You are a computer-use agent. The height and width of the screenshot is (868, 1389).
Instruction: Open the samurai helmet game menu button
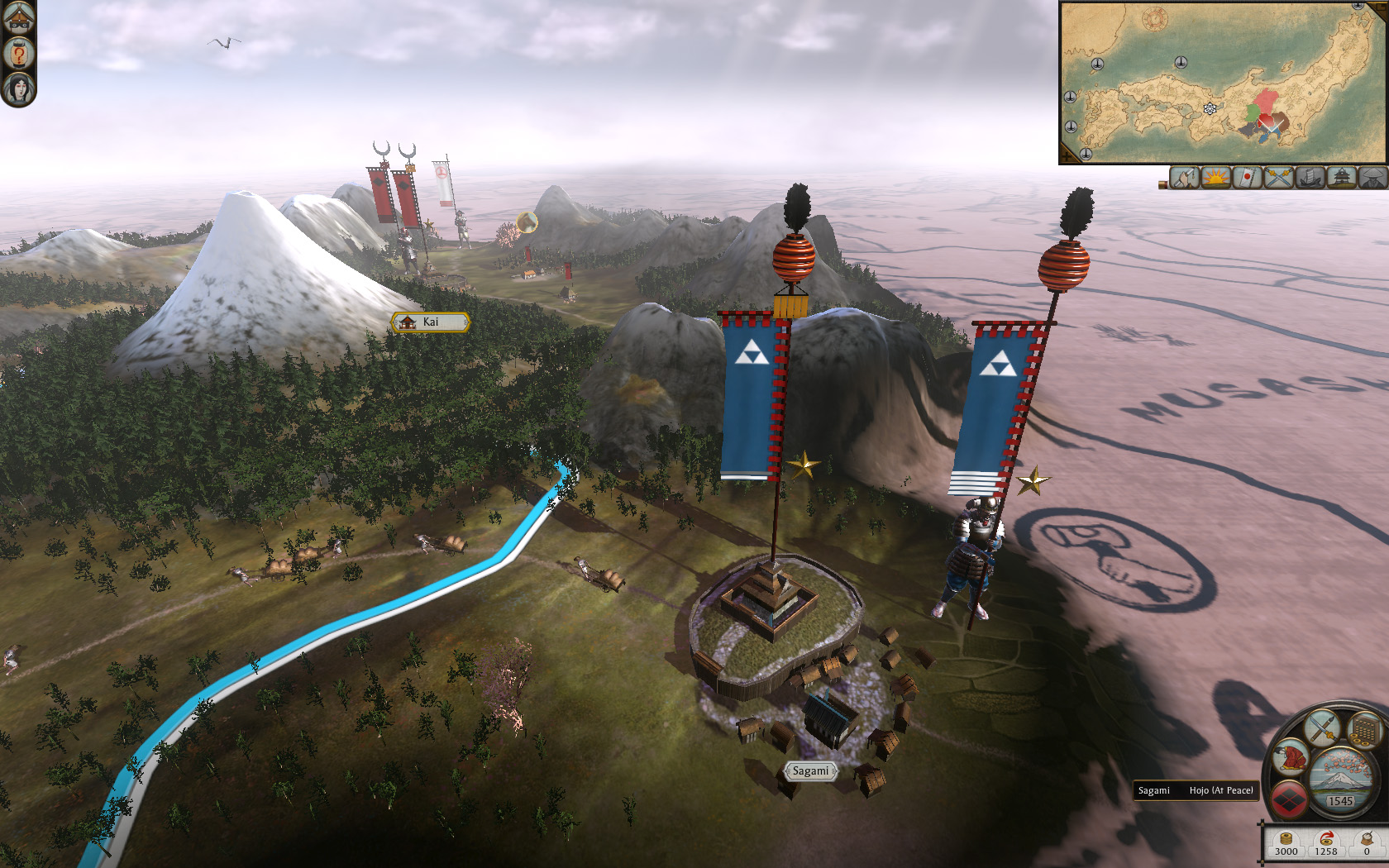pos(18,17)
